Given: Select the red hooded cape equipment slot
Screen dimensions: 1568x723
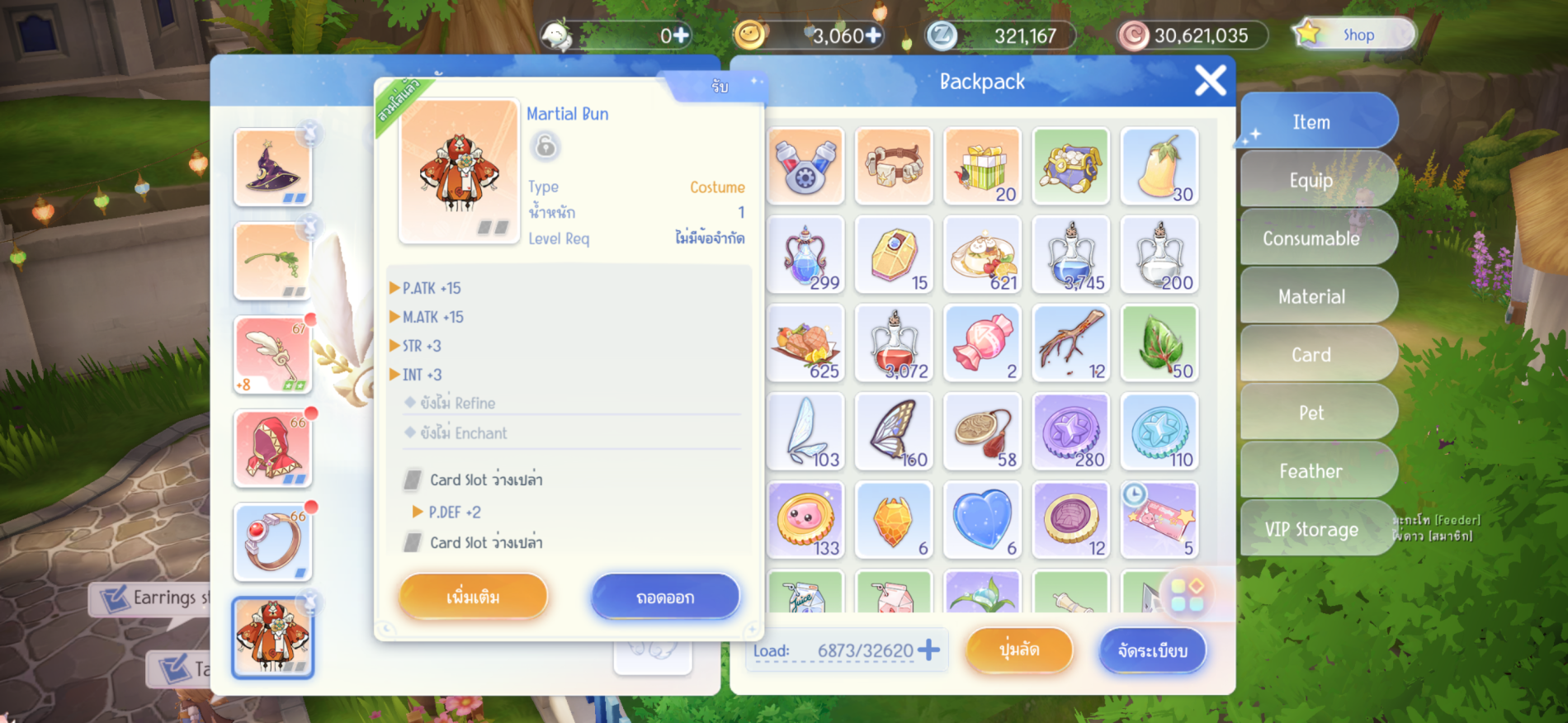Looking at the screenshot, I should [x=273, y=448].
